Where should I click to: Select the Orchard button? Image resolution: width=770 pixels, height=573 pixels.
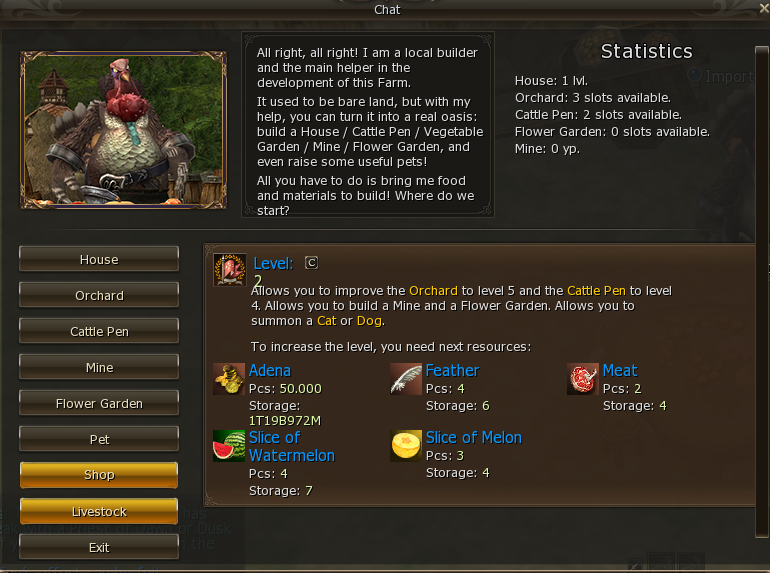tap(99, 295)
